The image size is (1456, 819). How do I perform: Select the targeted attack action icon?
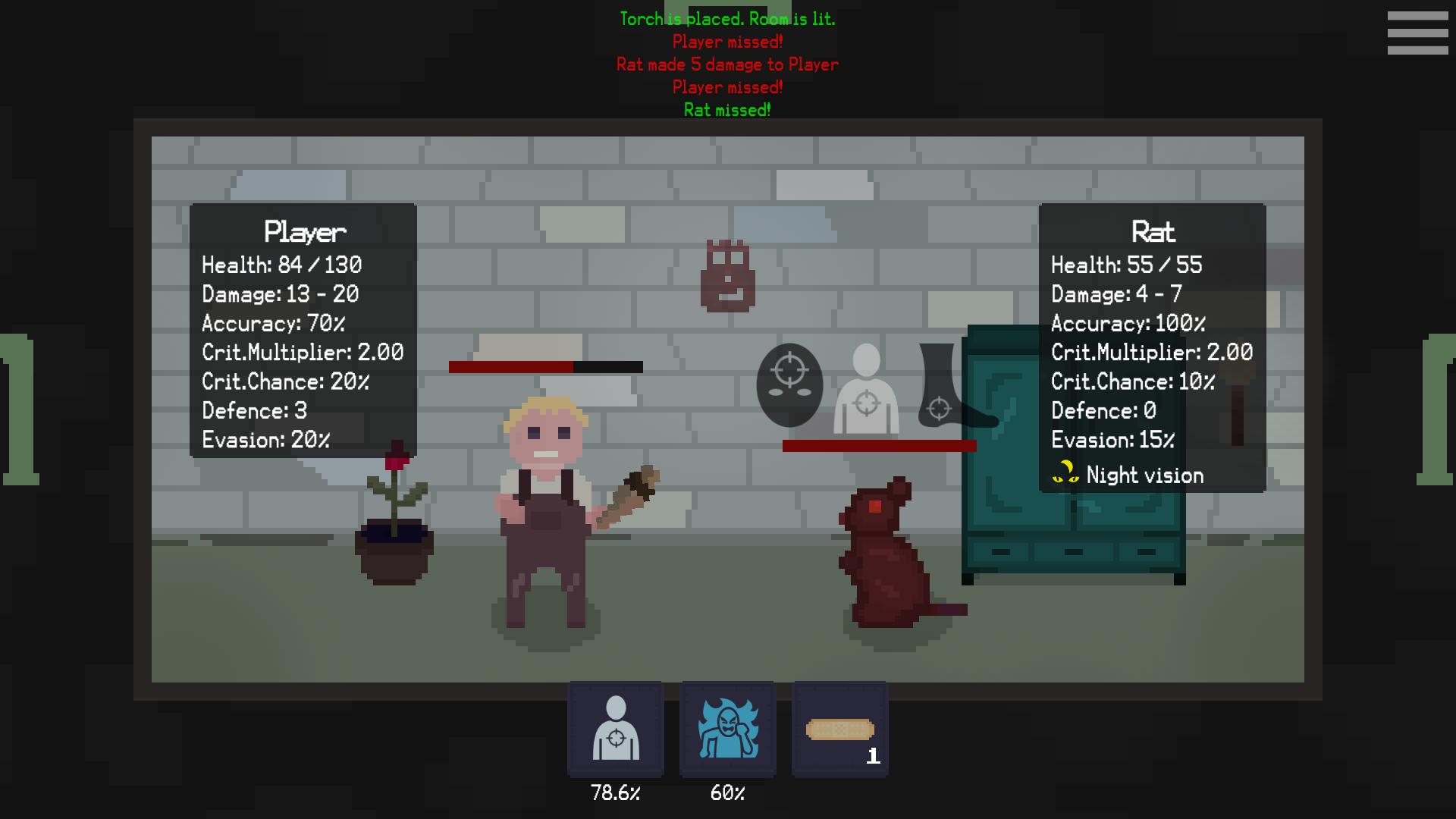pos(616,730)
